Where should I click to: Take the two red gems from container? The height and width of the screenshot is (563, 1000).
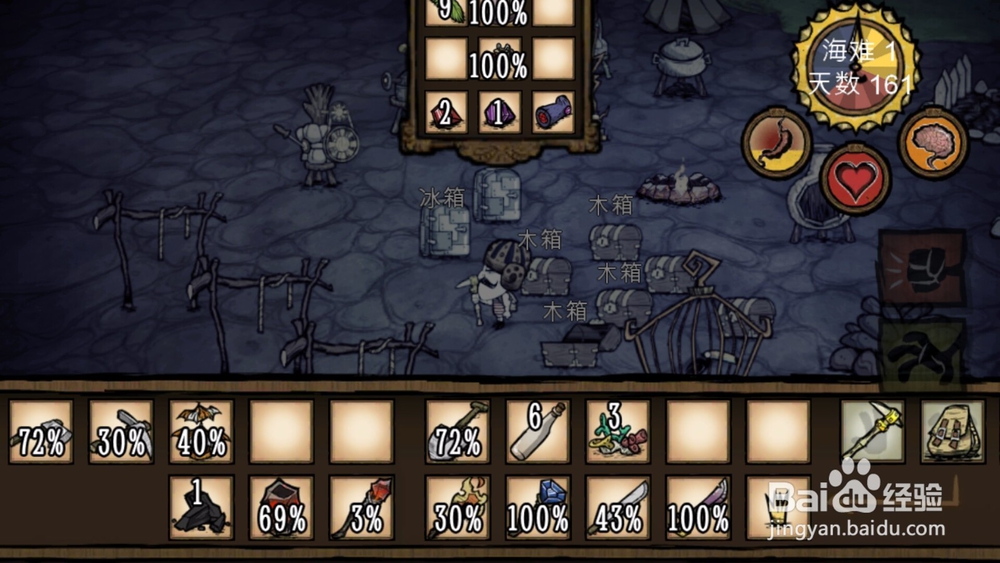point(446,112)
